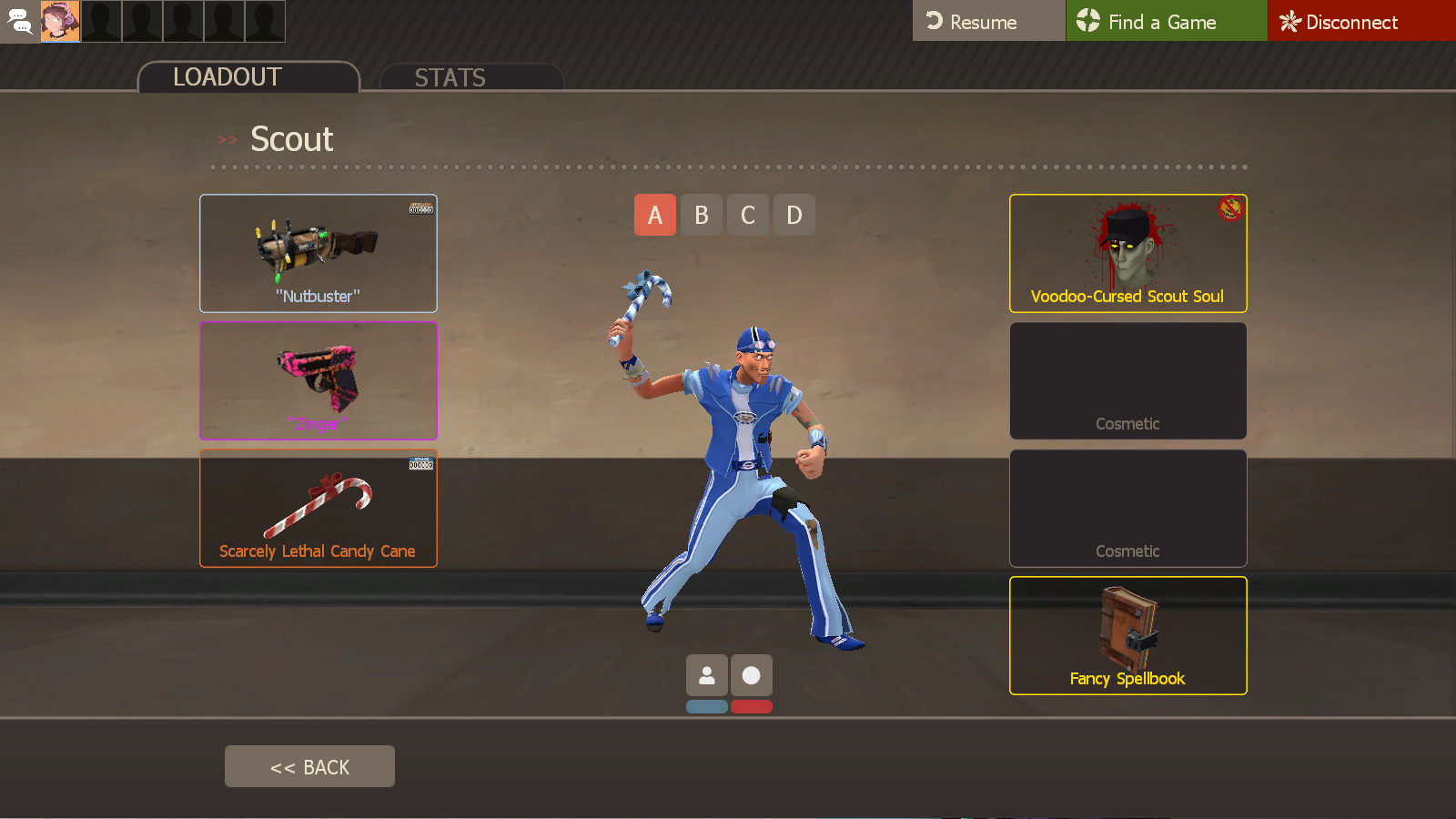Select loadout preset D
Image resolution: width=1456 pixels, height=819 pixels.
(794, 215)
